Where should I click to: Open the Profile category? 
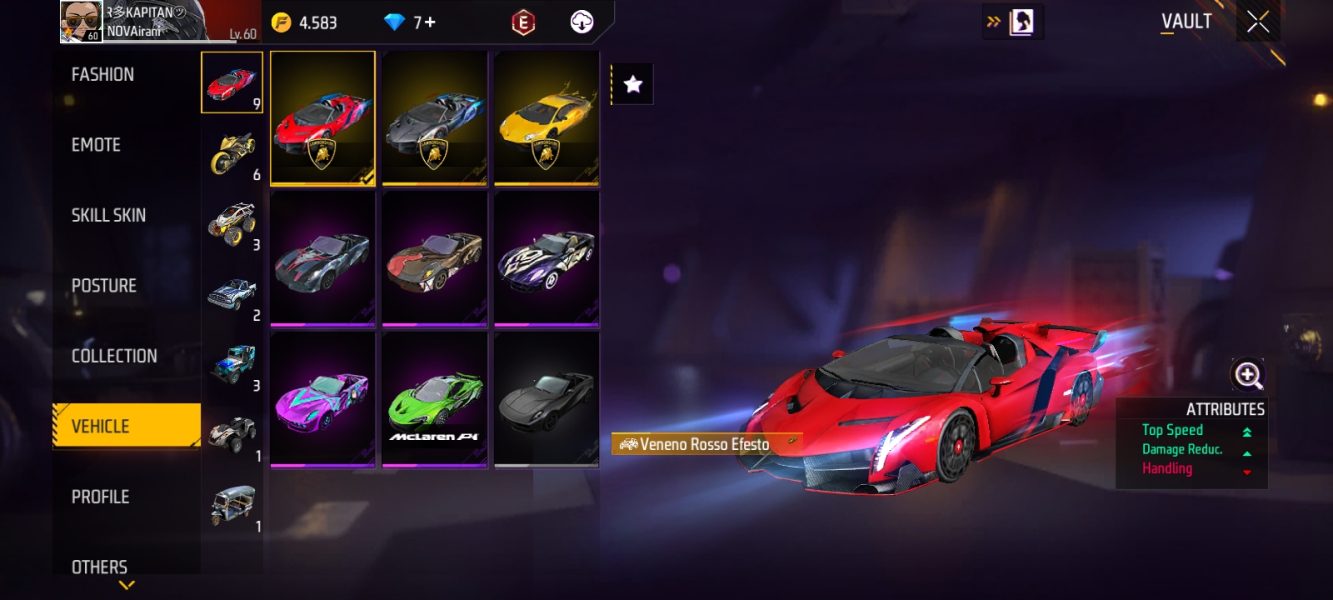(100, 497)
